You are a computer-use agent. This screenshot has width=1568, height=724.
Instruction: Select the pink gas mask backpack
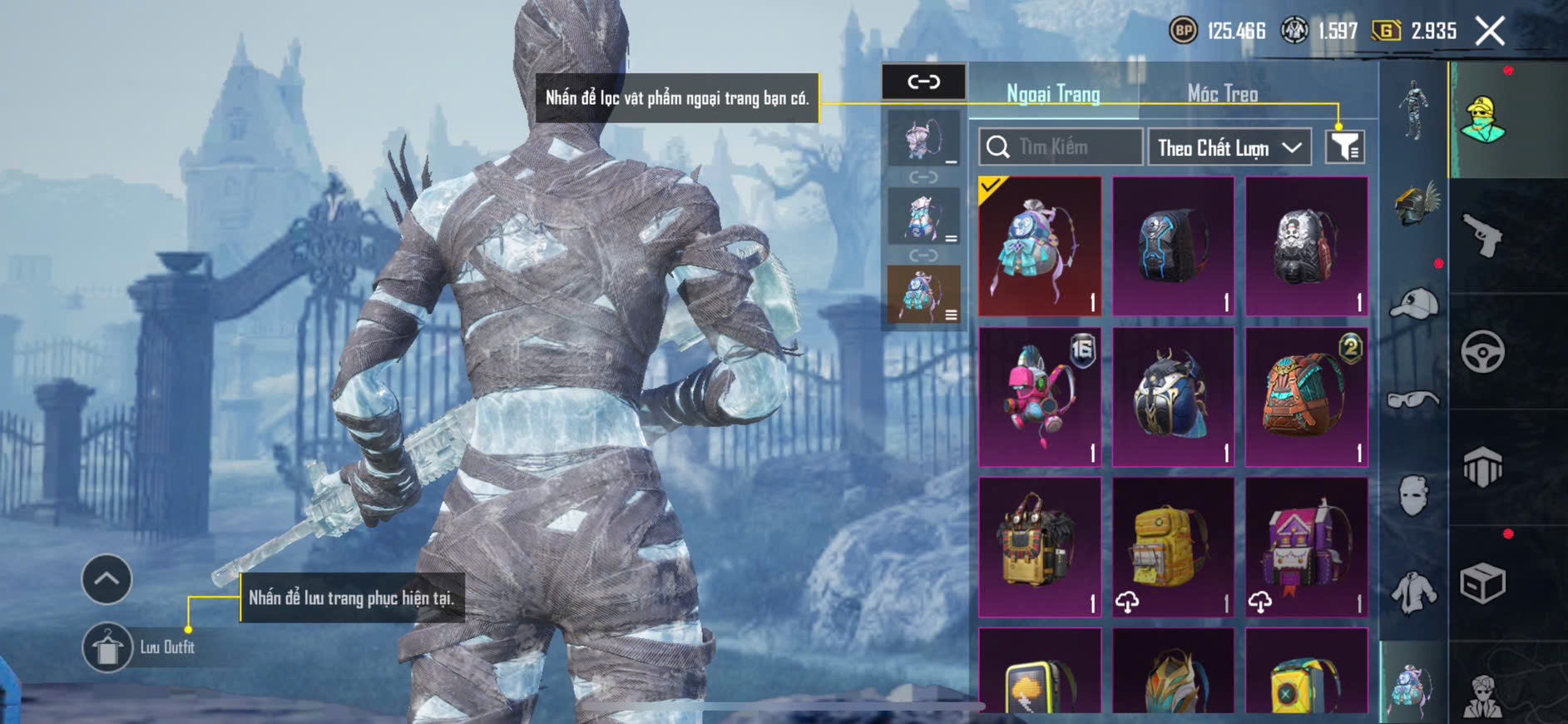[1040, 396]
